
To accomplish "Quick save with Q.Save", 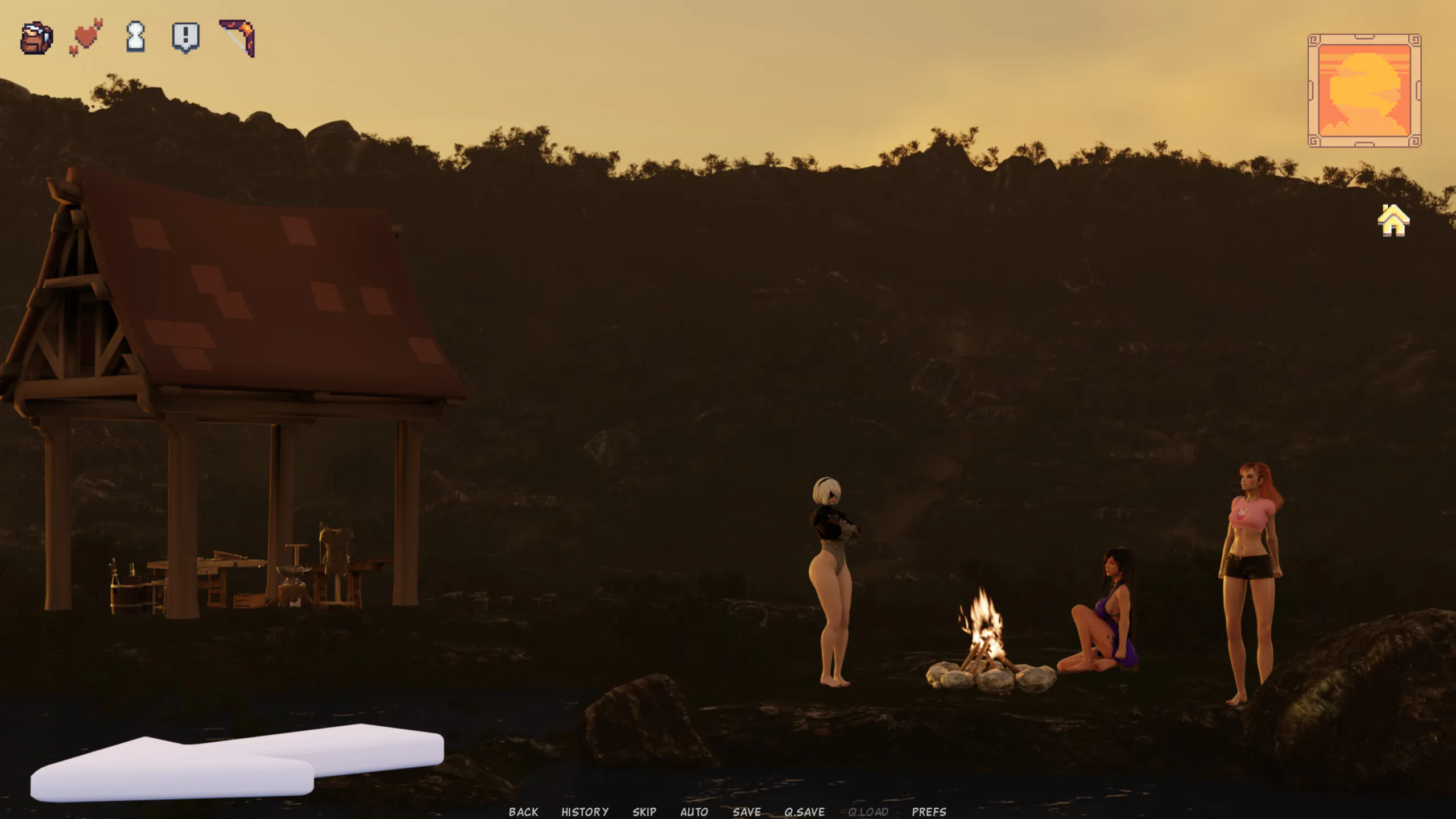I will click(x=804, y=812).
